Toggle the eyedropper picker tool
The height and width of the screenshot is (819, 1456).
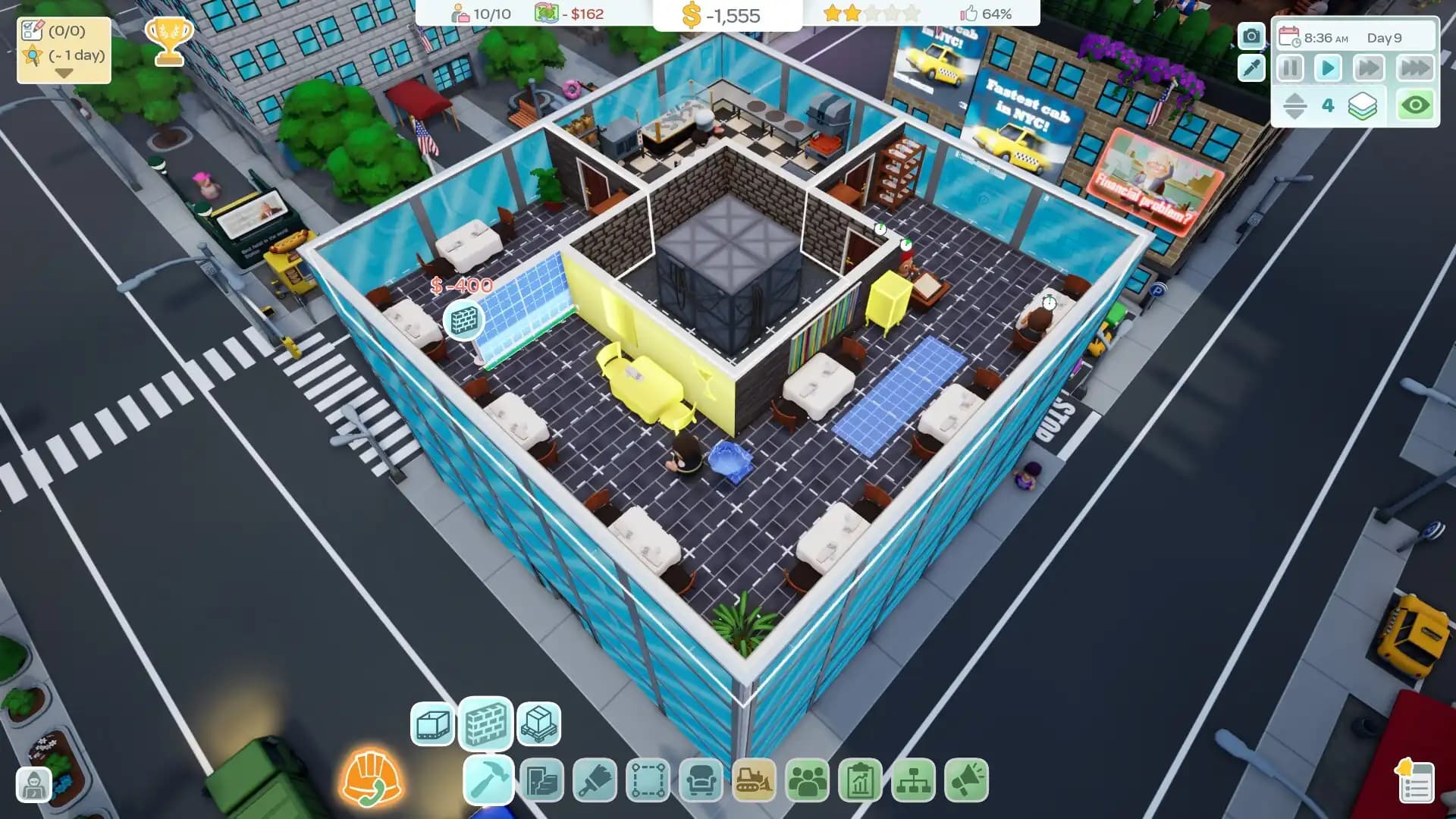(x=1250, y=67)
